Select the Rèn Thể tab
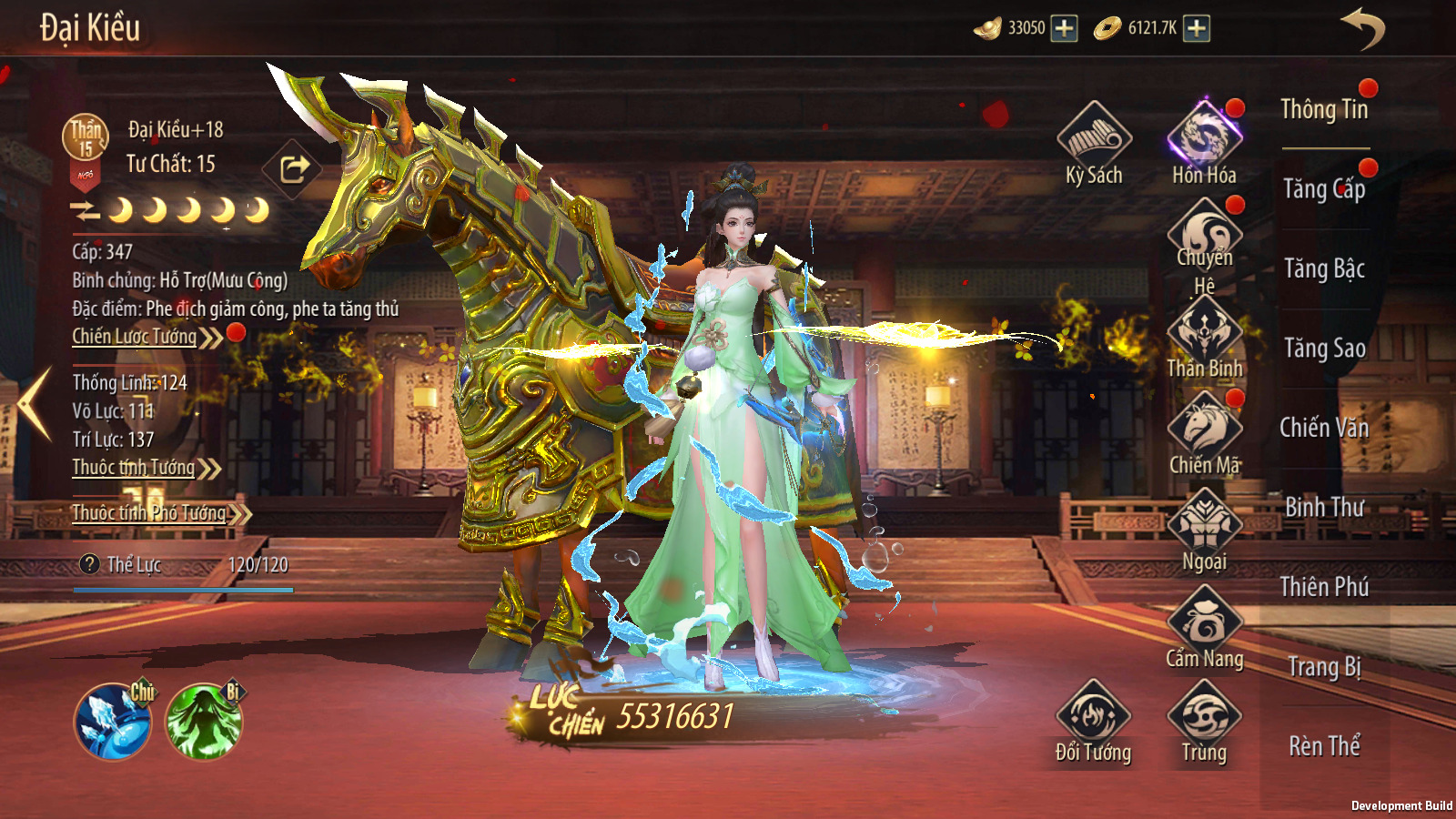 (x=1324, y=746)
